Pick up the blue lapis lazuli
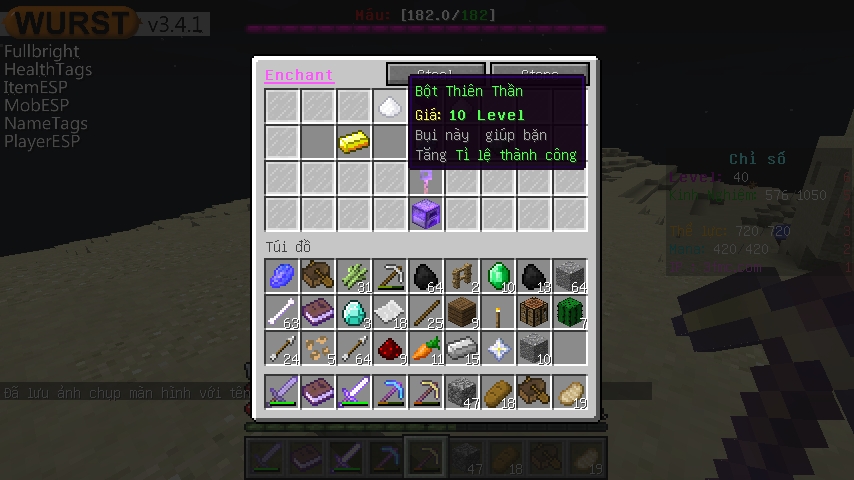This screenshot has height=480, width=854. tap(282, 276)
